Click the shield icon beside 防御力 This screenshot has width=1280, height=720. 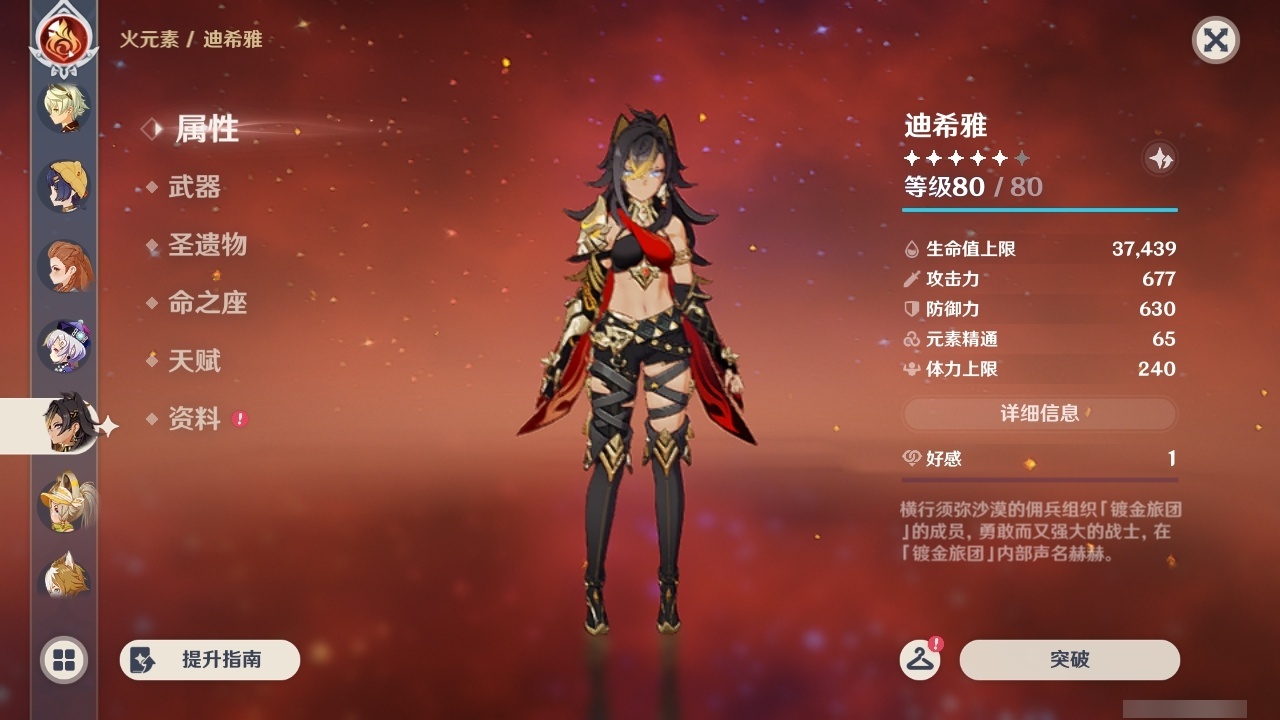click(910, 309)
